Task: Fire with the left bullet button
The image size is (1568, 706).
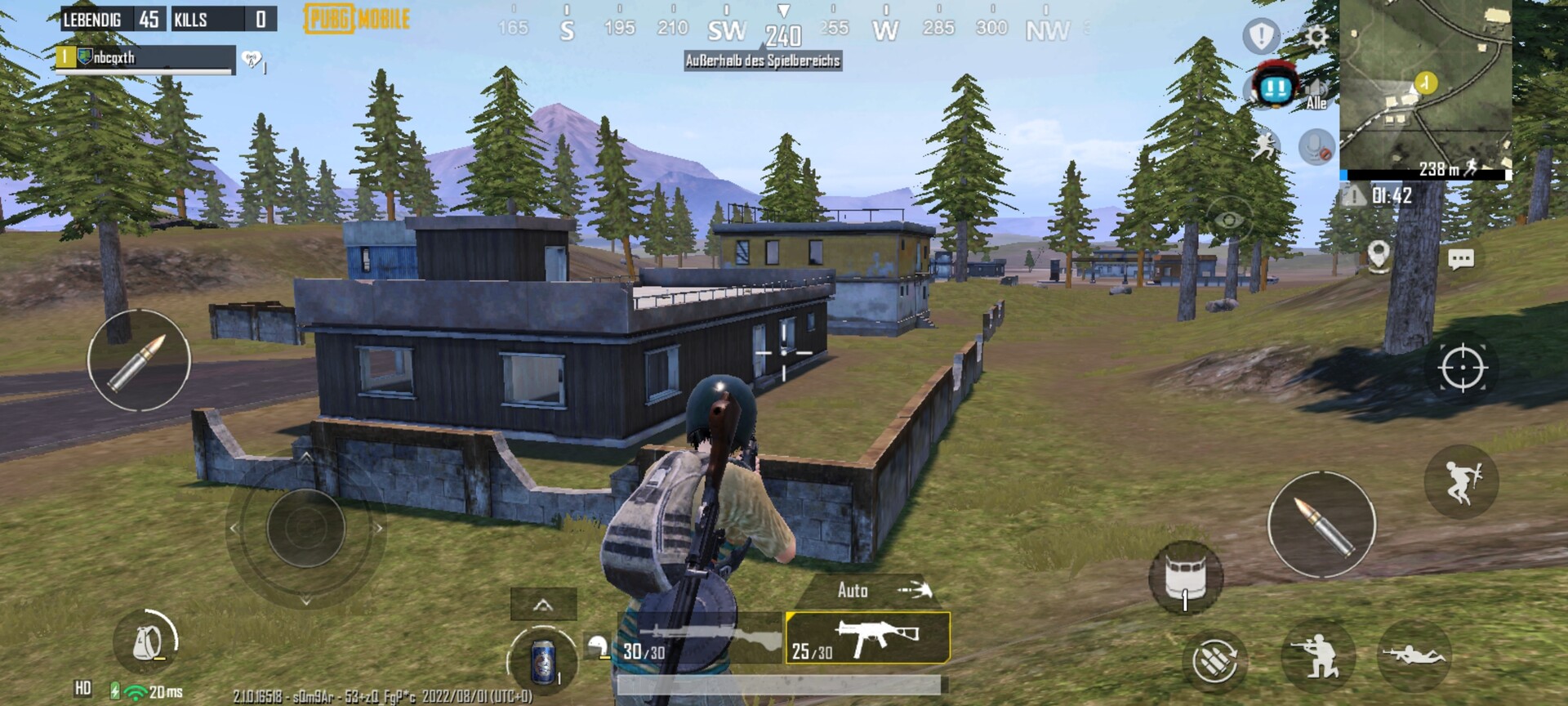Action: click(x=139, y=360)
